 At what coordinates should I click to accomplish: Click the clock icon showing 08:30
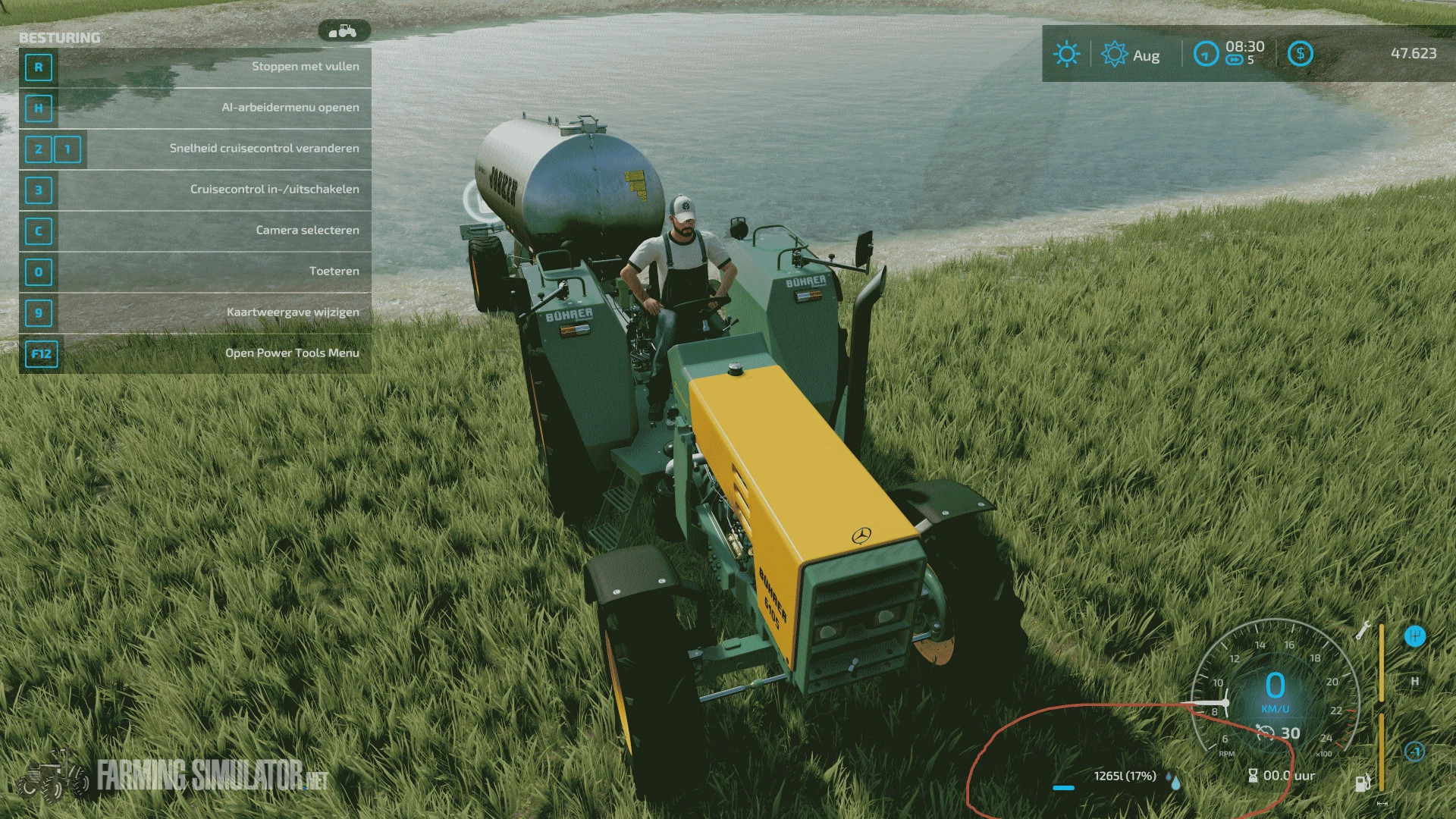(x=1207, y=54)
